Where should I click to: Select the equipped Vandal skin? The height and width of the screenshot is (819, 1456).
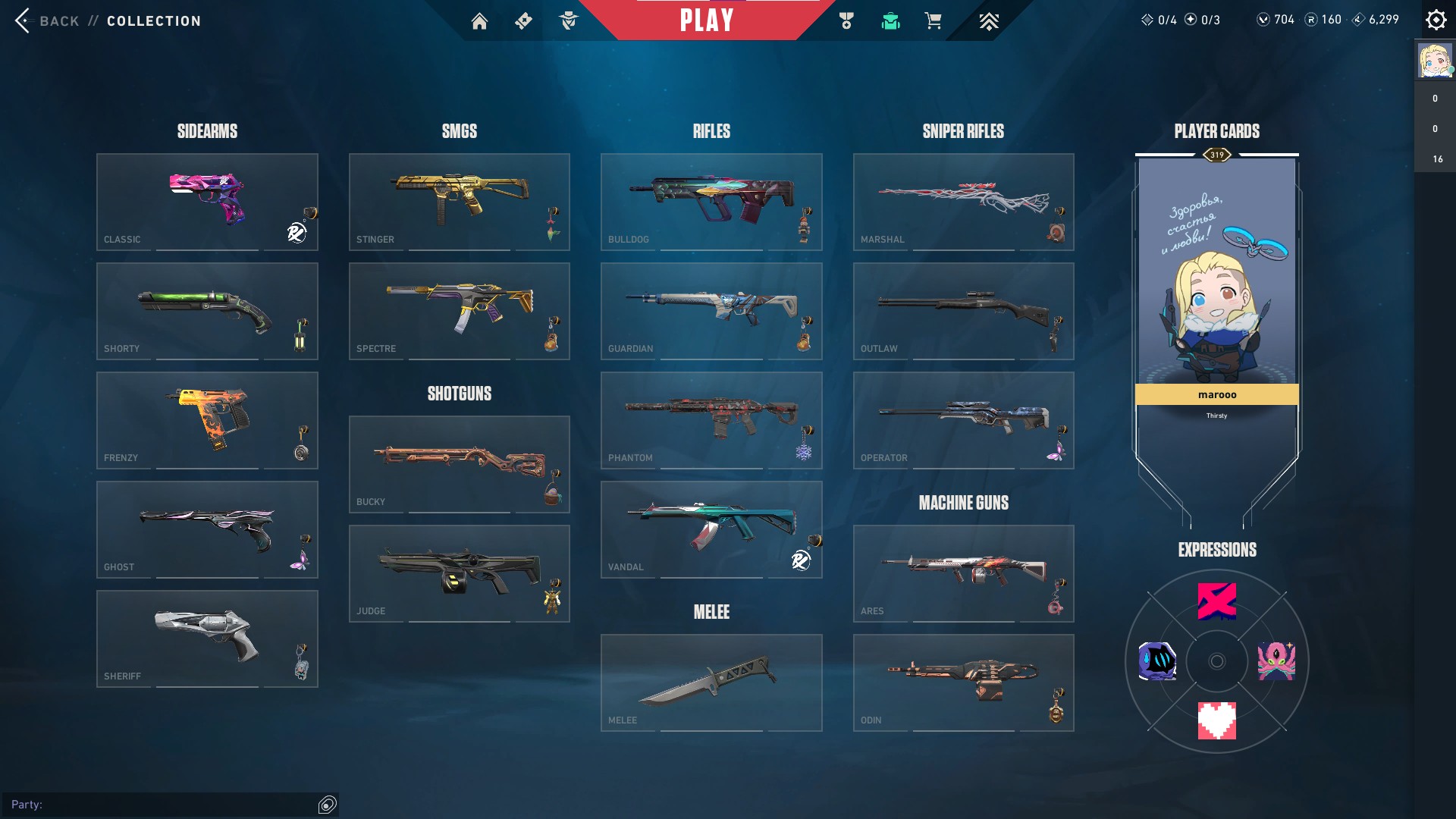point(711,529)
